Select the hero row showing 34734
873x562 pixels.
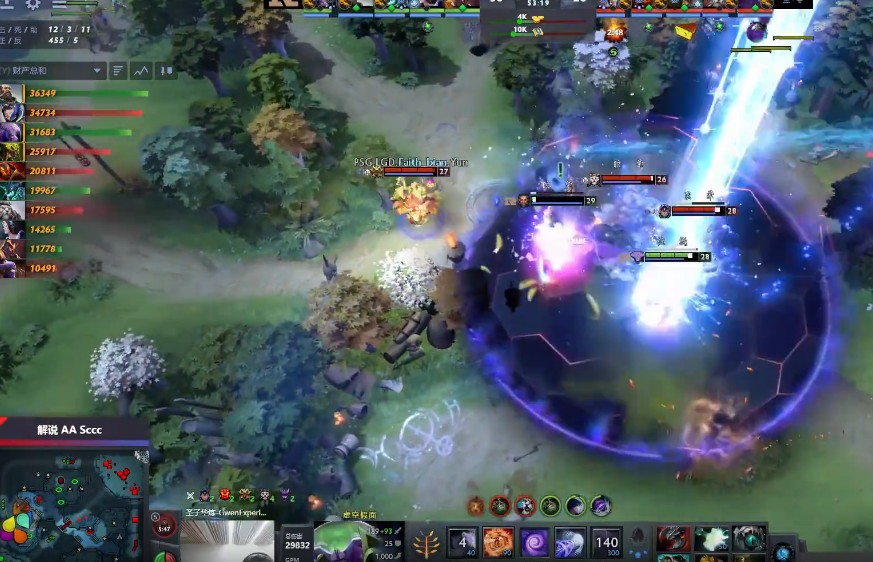[13, 113]
